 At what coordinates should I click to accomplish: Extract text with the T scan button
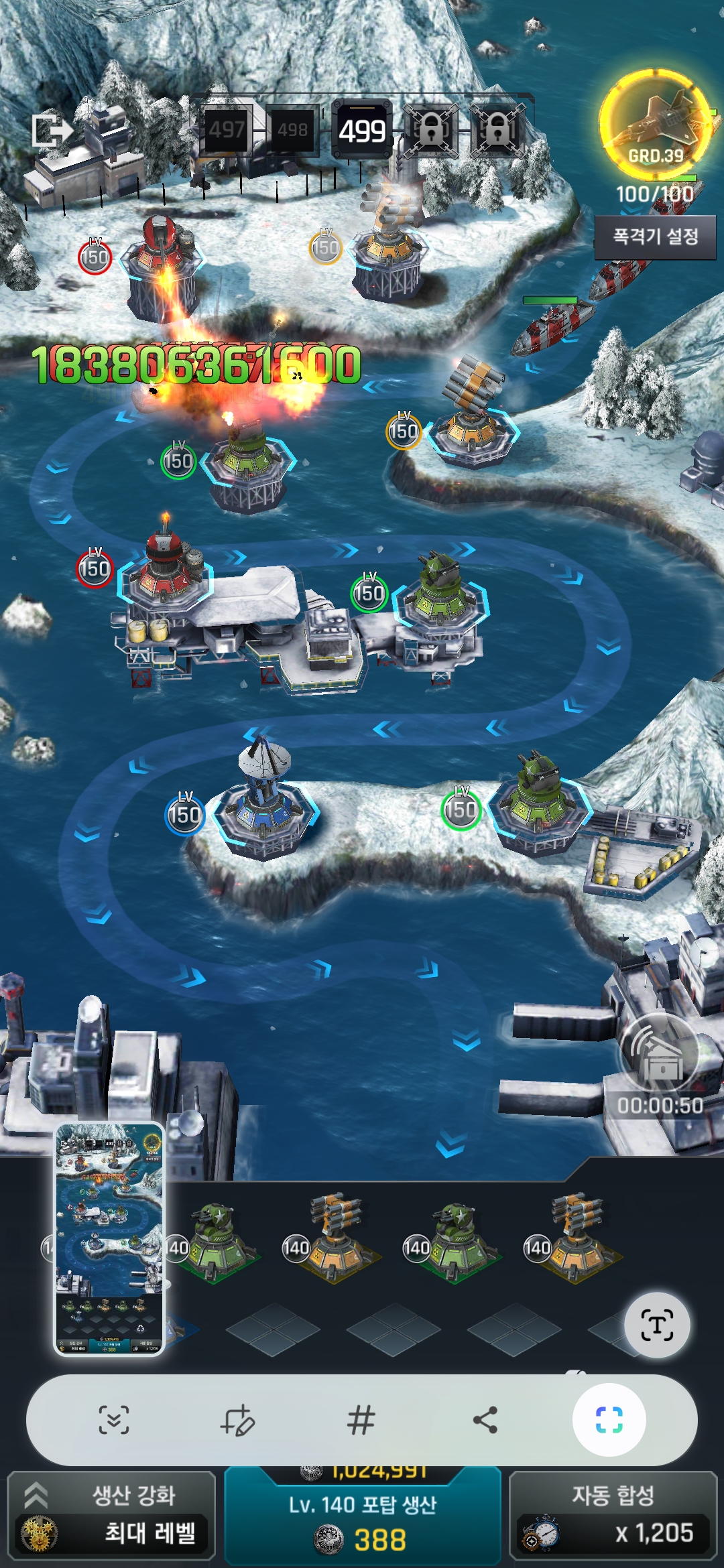pos(656,1325)
